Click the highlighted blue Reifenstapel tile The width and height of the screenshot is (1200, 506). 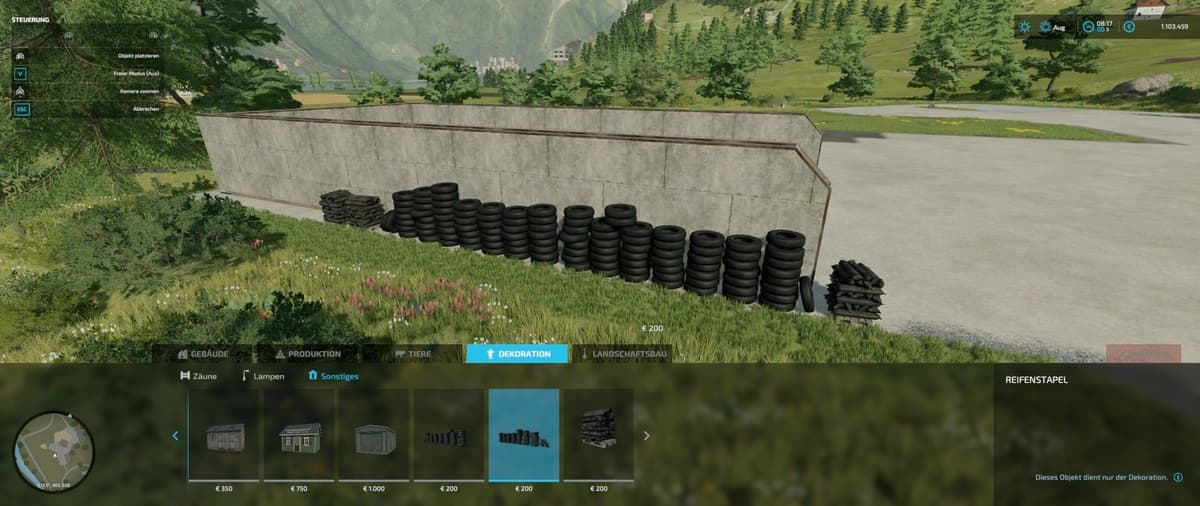point(524,436)
